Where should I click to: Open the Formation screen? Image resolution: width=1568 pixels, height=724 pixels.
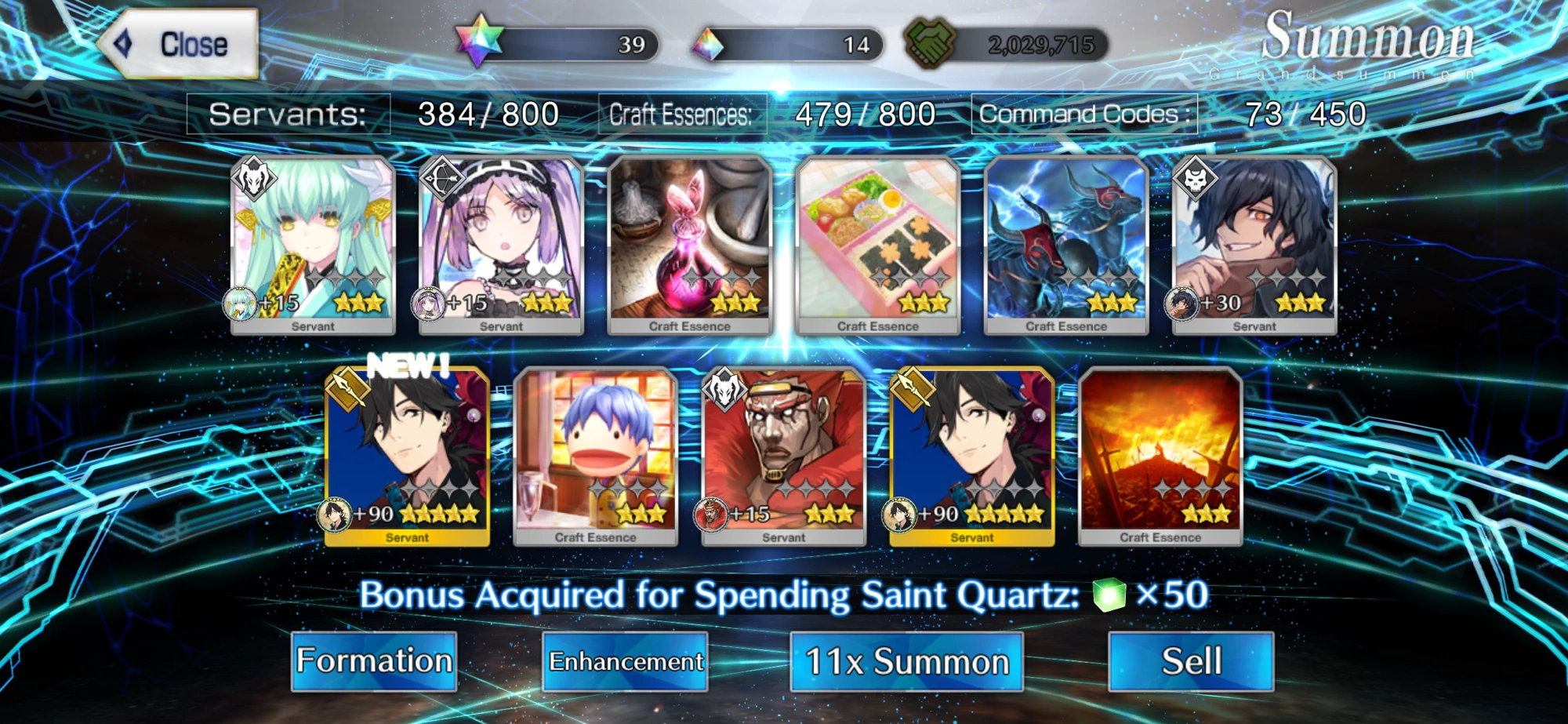tap(373, 661)
